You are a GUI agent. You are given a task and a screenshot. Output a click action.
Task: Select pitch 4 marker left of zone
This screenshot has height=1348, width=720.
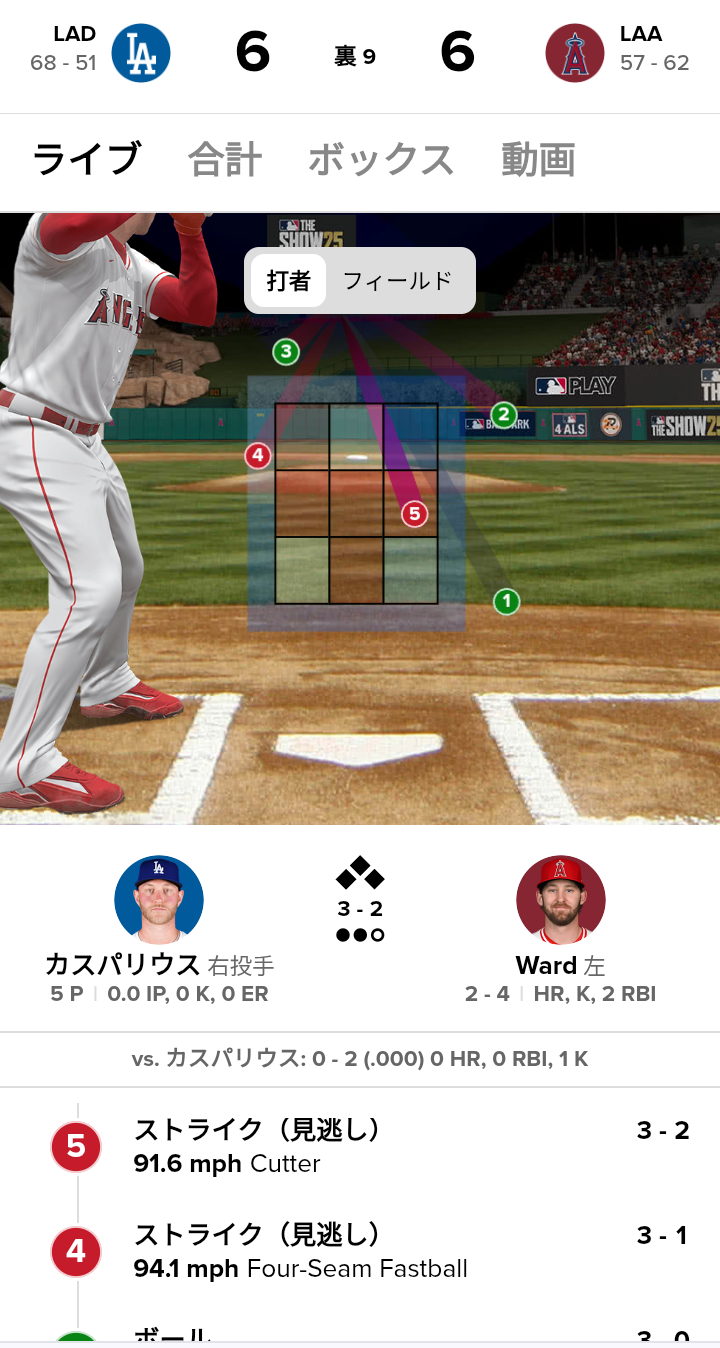258,456
